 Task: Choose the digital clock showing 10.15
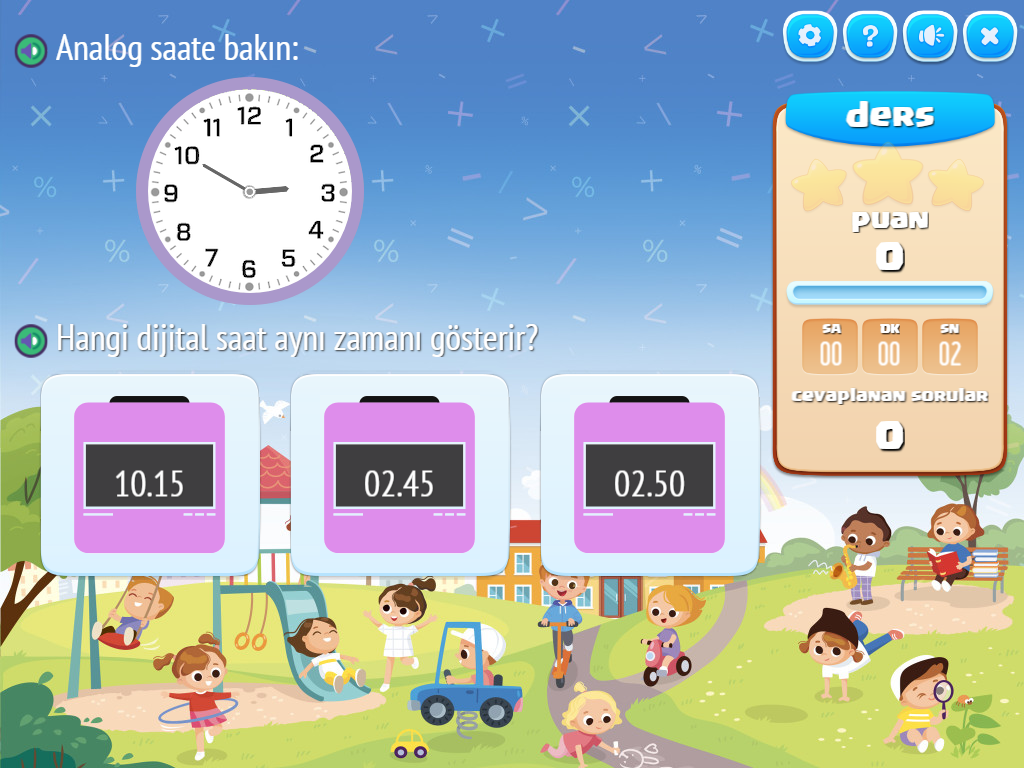point(149,476)
